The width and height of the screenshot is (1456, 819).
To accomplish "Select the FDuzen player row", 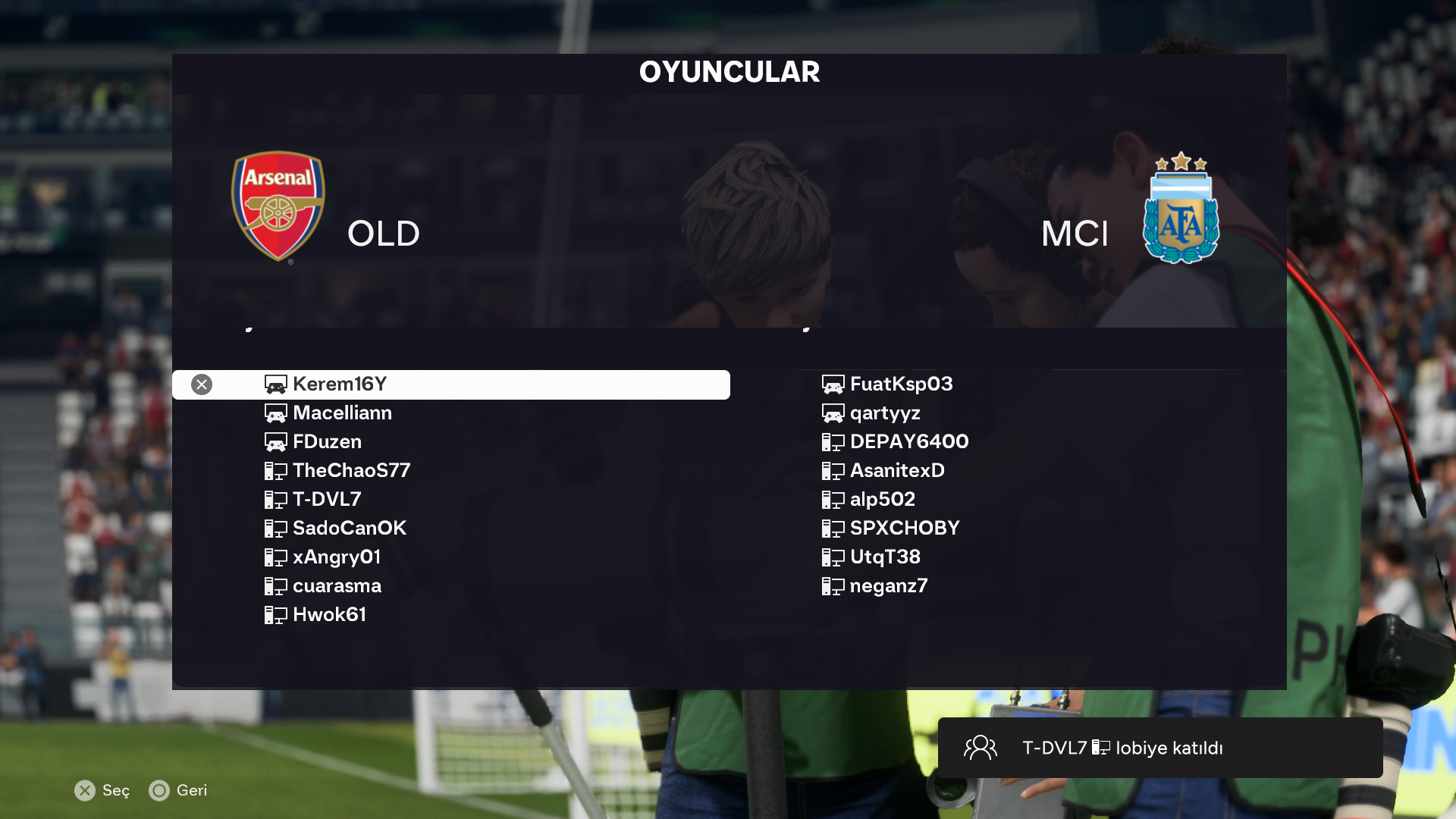I will click(x=327, y=442).
